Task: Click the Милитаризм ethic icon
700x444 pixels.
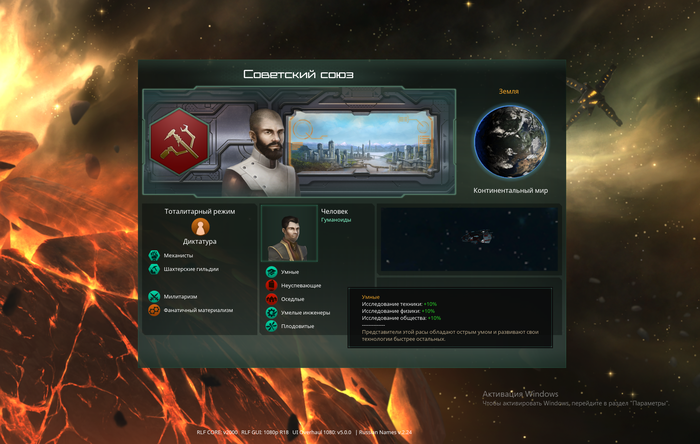Action: coord(154,296)
